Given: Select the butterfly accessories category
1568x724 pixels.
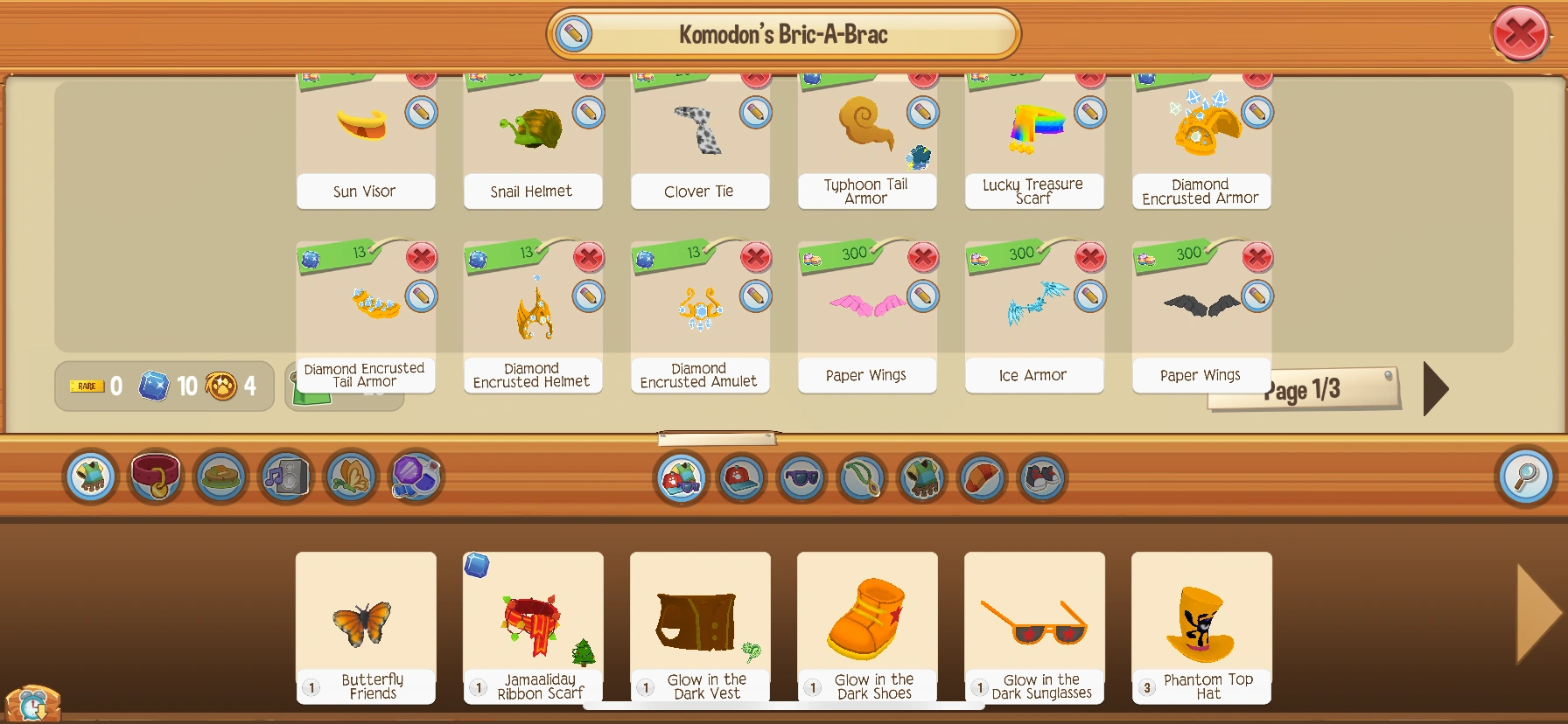Looking at the screenshot, I should [x=350, y=477].
